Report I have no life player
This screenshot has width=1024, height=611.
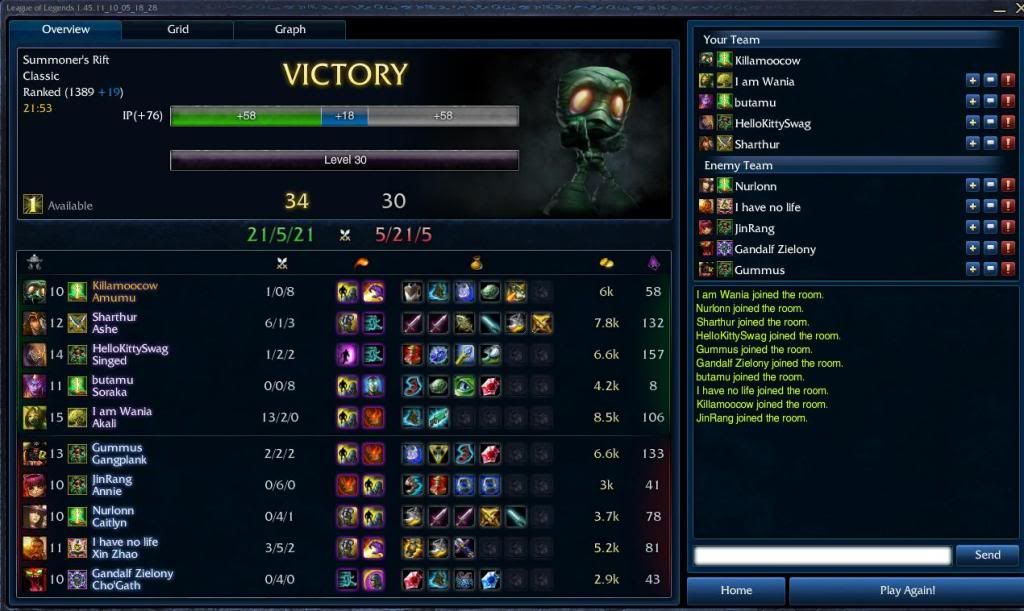click(1008, 206)
